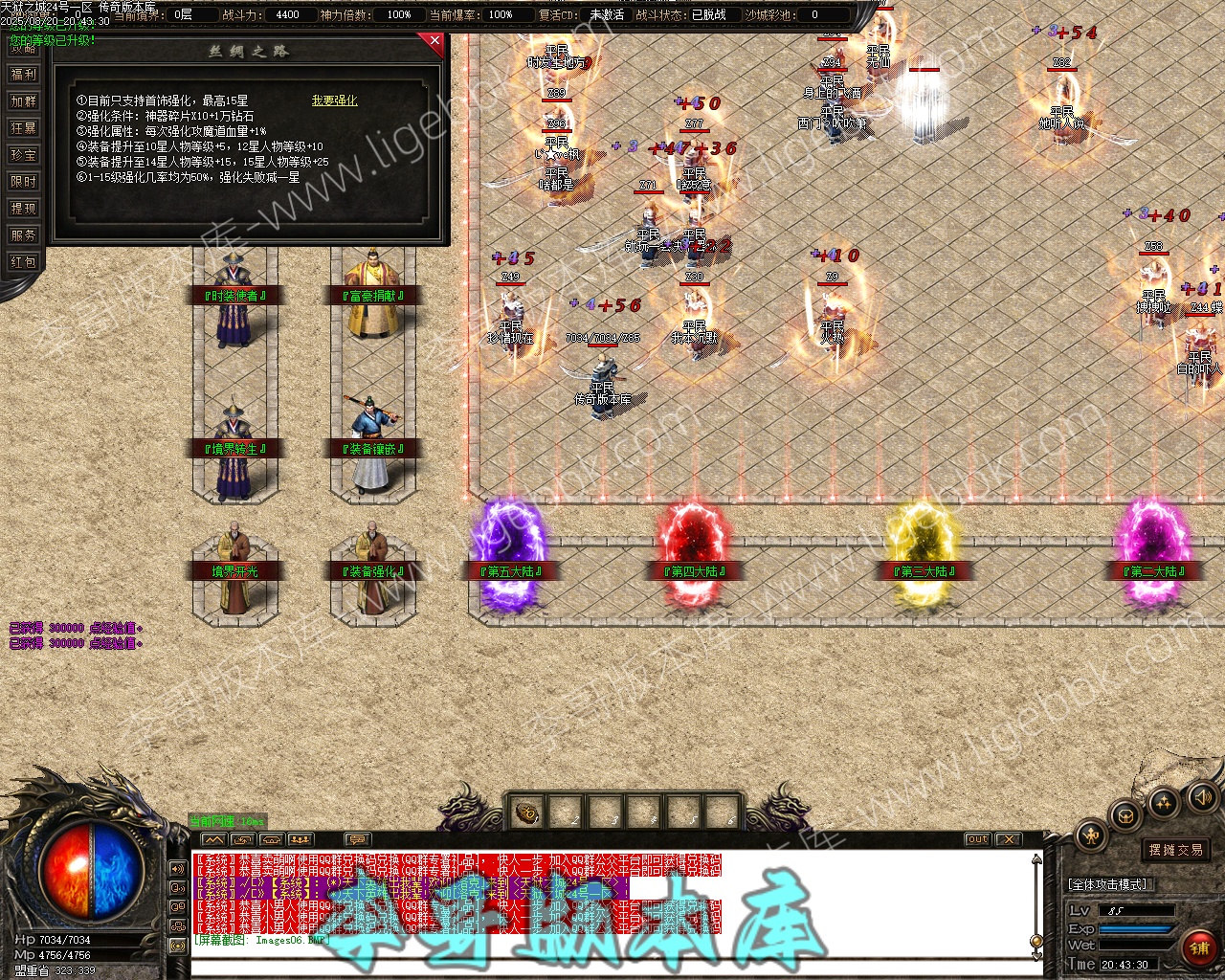Click the 我要强化 link
The width and height of the screenshot is (1225, 980).
point(334,100)
